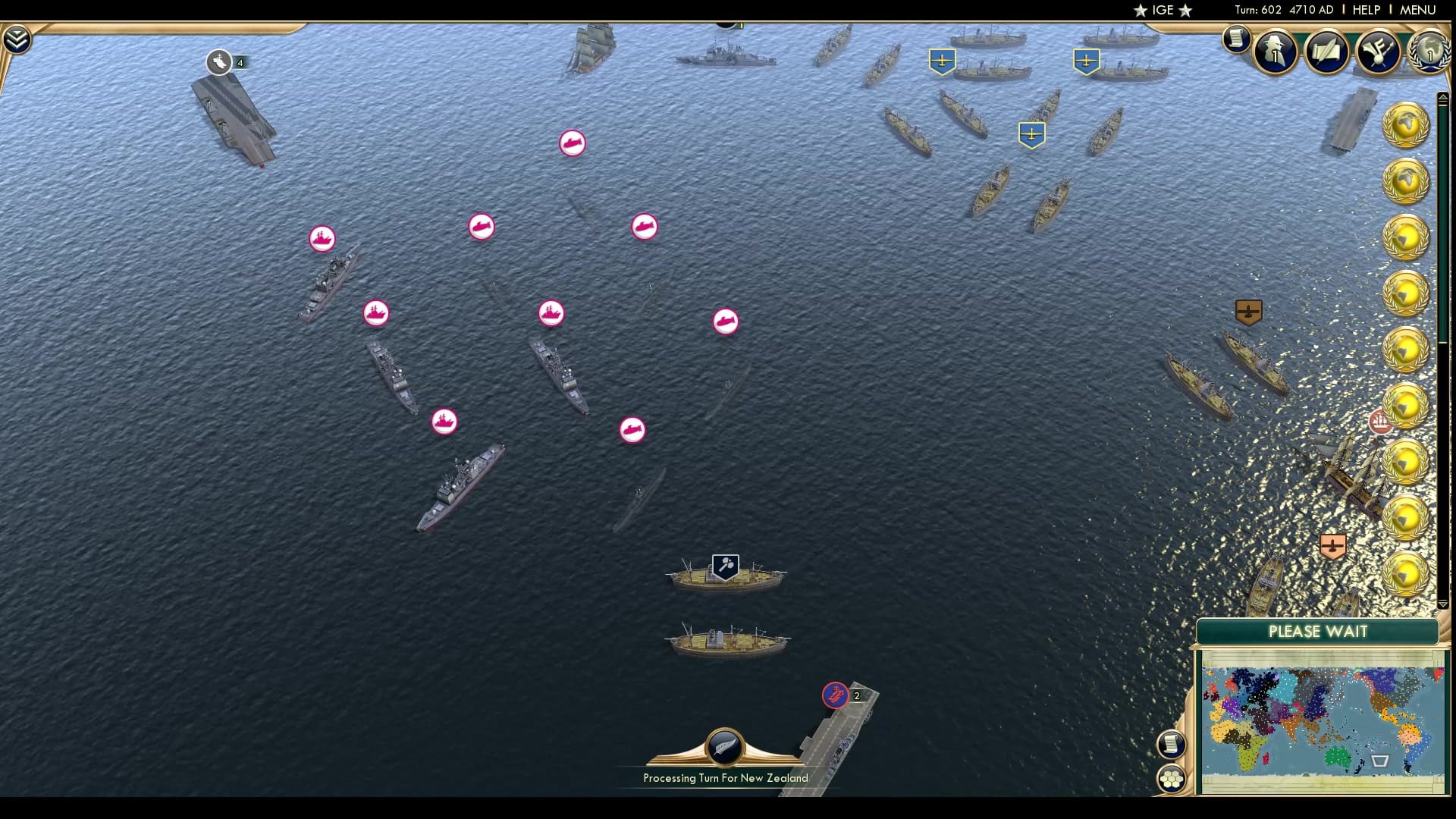Open the Espionage overview spy icon
Screen dimensions: 1456x819
(1275, 52)
